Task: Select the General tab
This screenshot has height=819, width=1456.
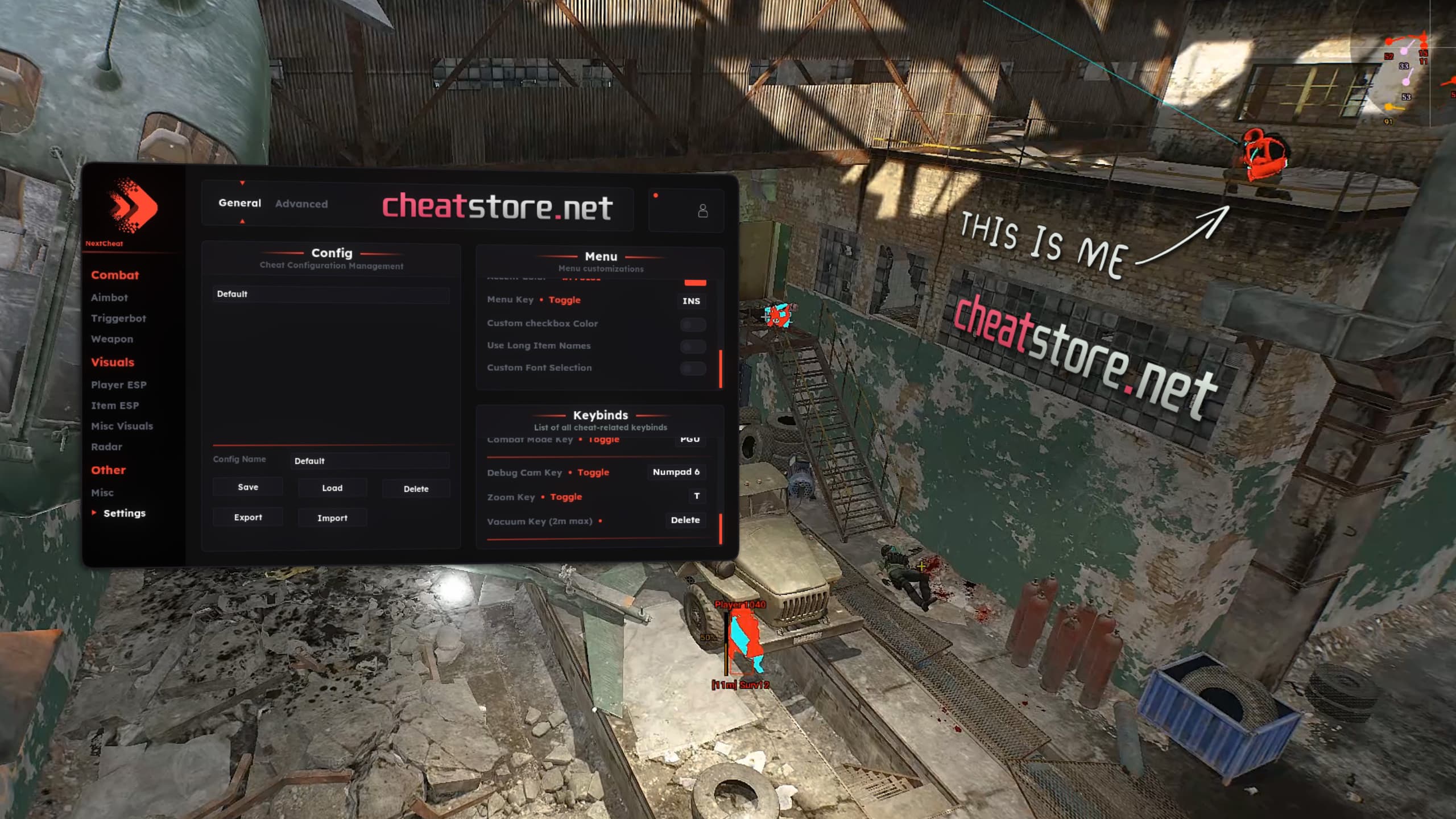Action: (239, 204)
